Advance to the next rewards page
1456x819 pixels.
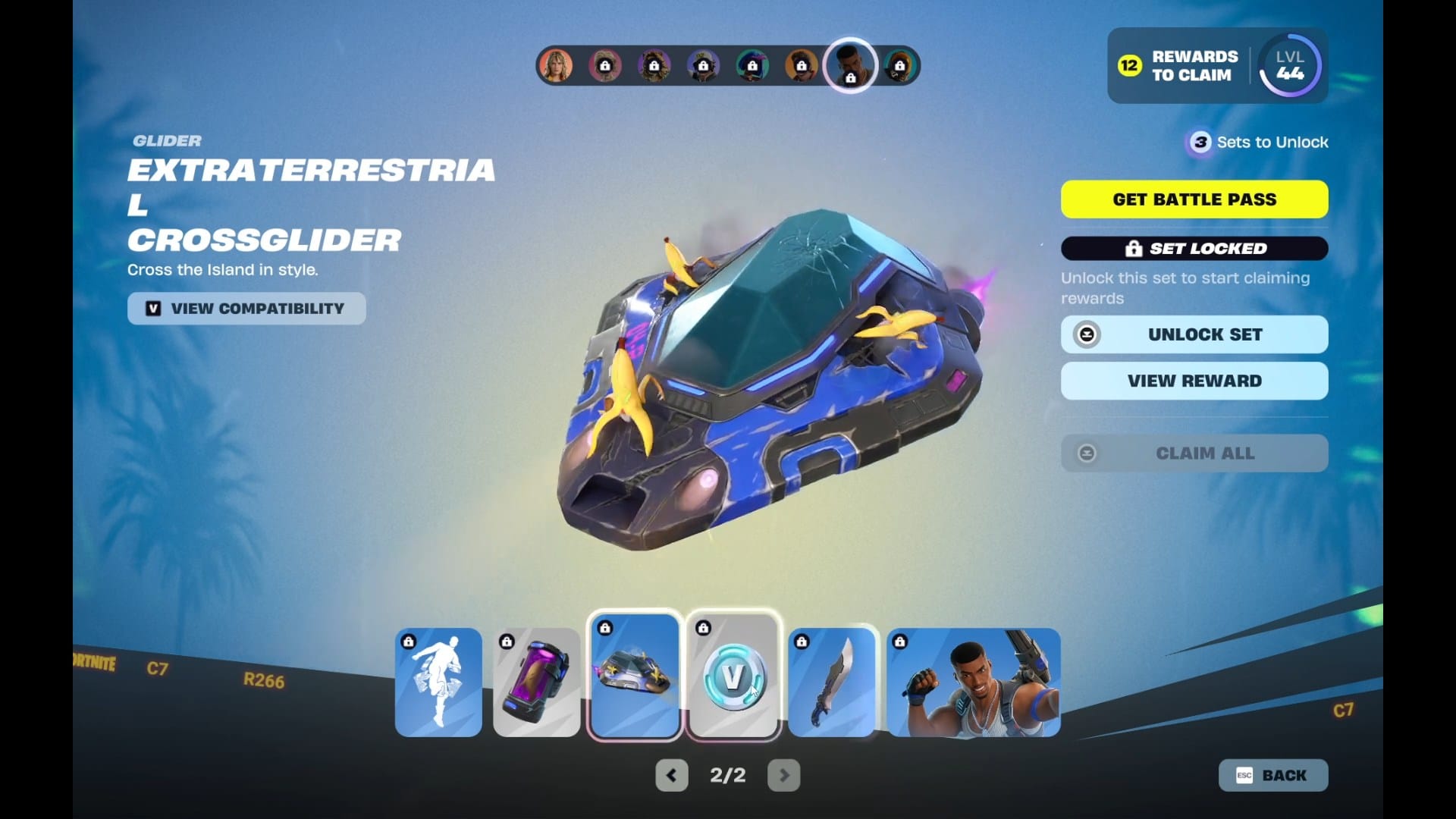click(x=784, y=775)
